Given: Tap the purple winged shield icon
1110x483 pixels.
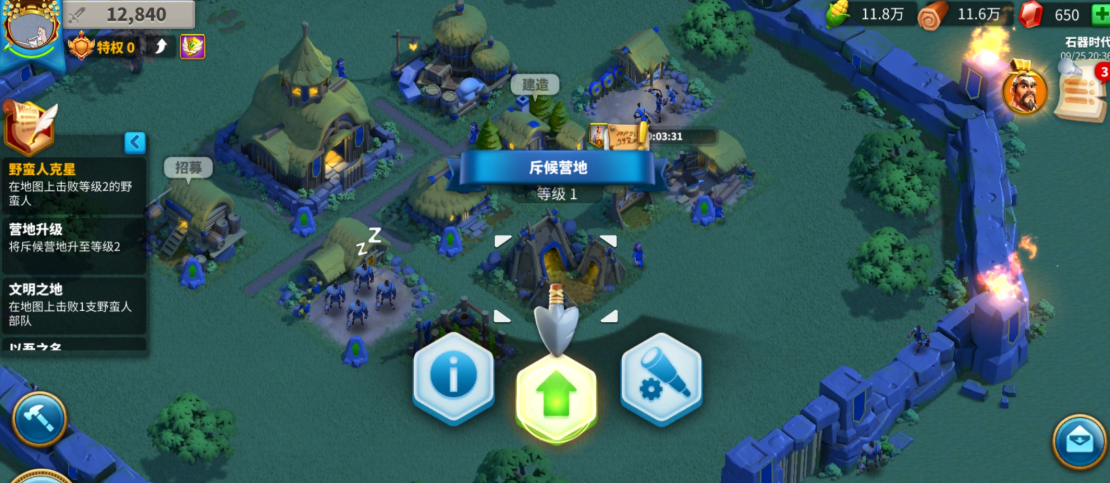Looking at the screenshot, I should tap(192, 46).
